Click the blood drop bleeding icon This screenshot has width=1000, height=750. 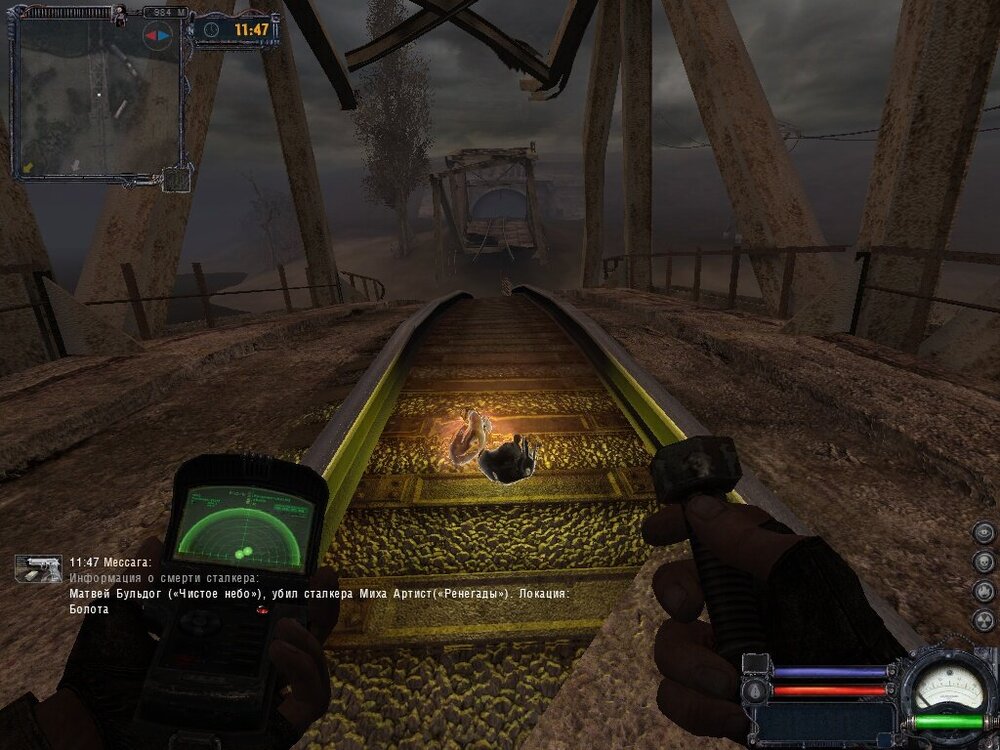pos(755,690)
